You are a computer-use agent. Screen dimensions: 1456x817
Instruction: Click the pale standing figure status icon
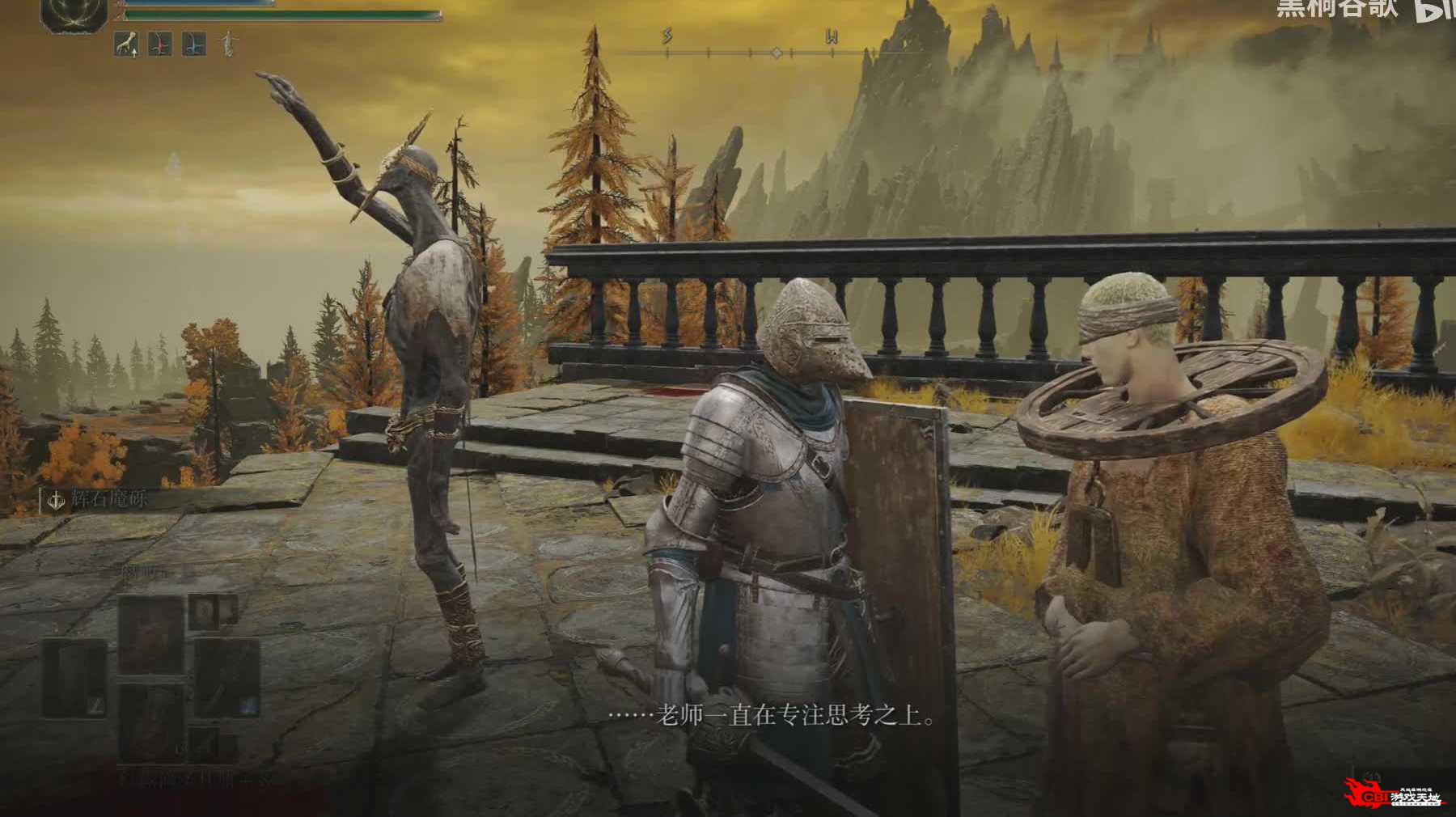tap(229, 44)
